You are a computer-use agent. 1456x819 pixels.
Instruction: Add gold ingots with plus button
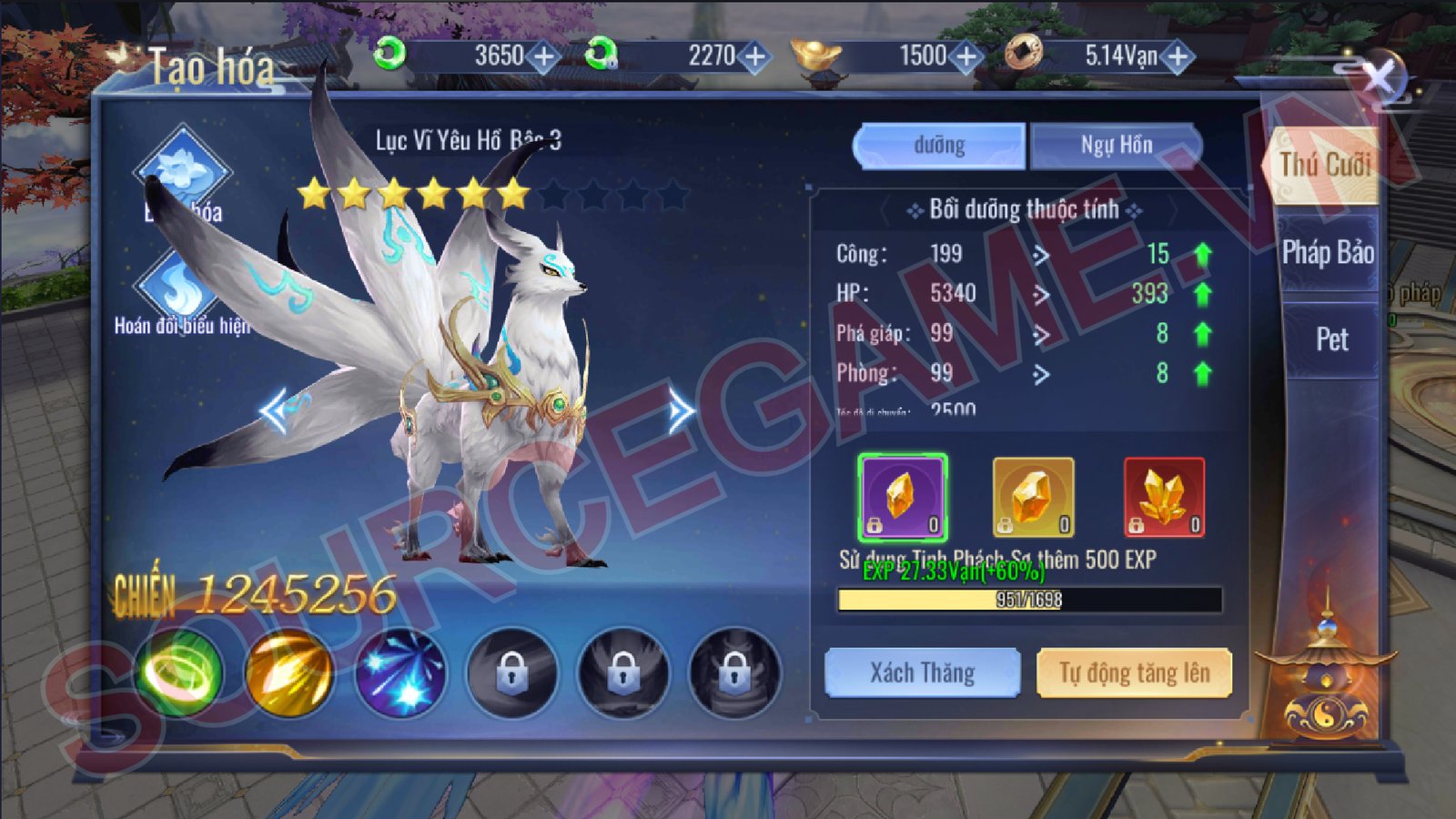pyautogui.click(x=966, y=57)
